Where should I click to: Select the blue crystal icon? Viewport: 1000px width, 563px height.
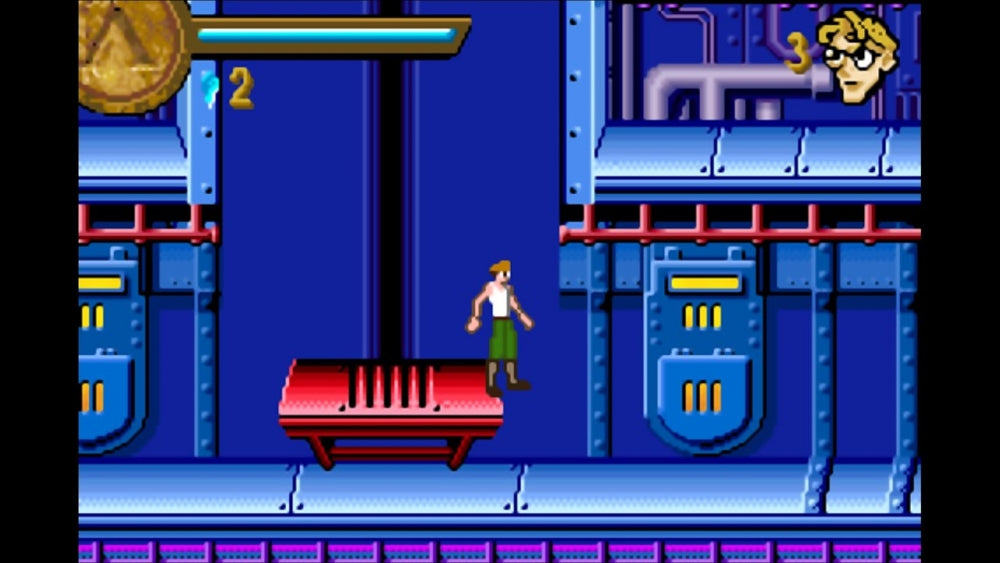[210, 88]
